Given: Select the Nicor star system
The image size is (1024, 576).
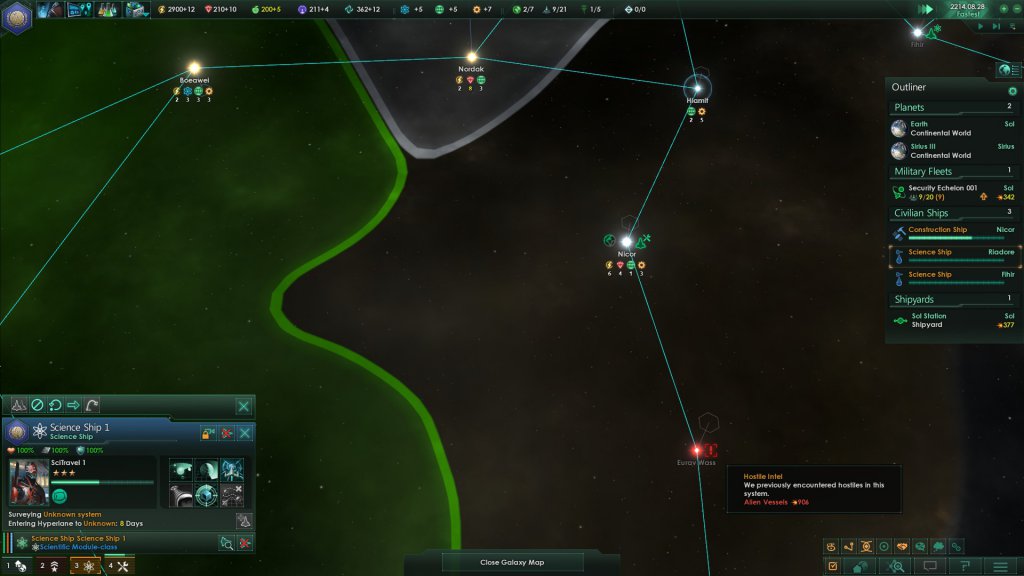Looking at the screenshot, I should click(x=627, y=242).
